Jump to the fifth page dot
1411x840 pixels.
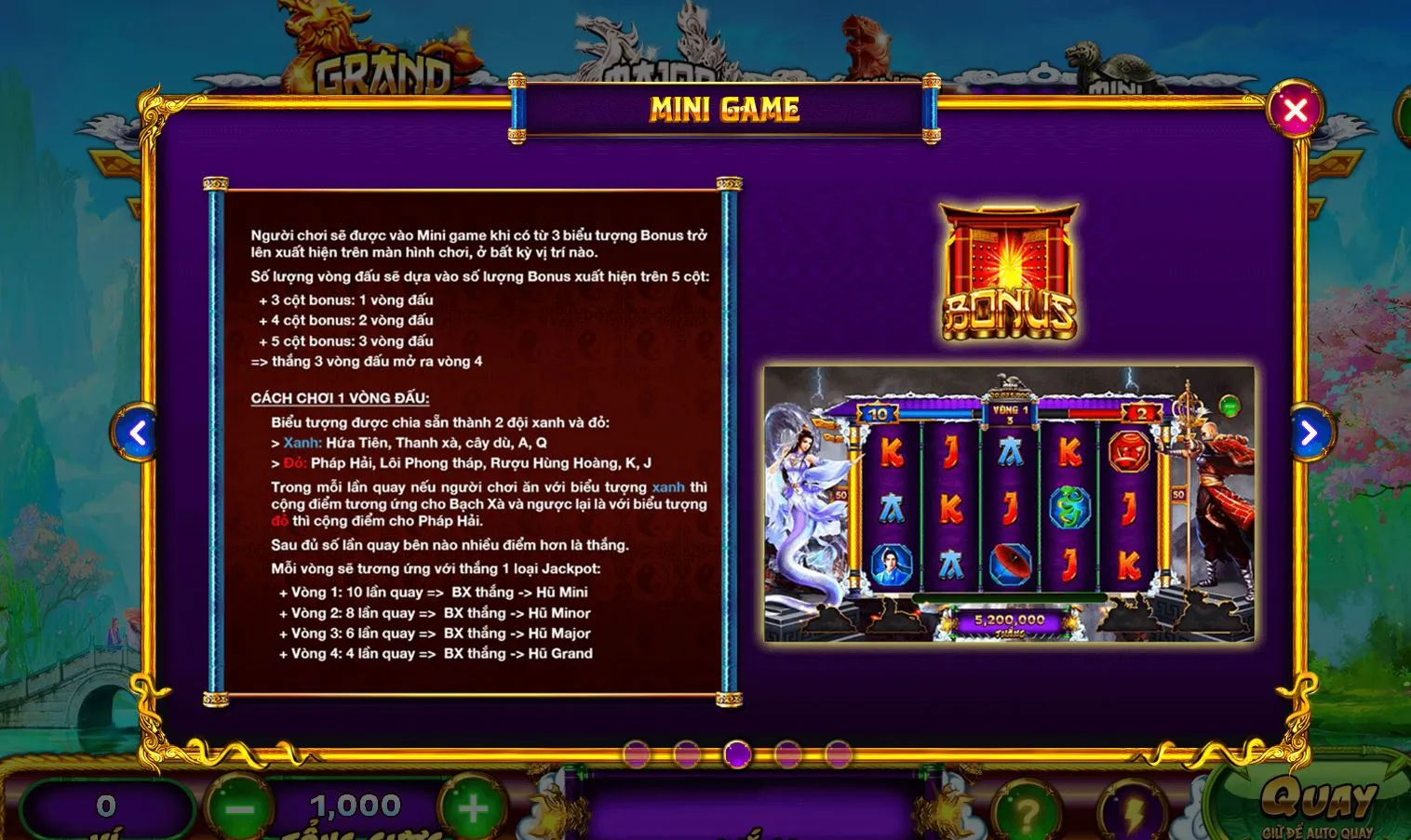(x=838, y=753)
